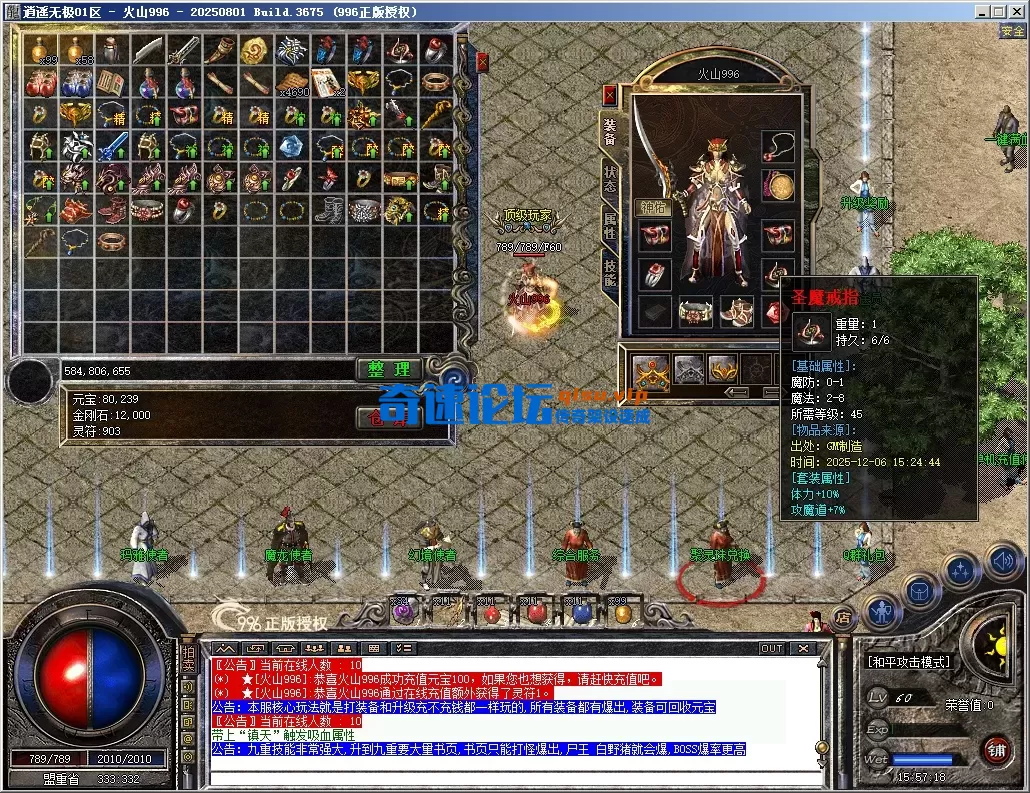Click the 神佑 button on the character panel
Viewport: 1030px width, 793px height.
(x=654, y=208)
